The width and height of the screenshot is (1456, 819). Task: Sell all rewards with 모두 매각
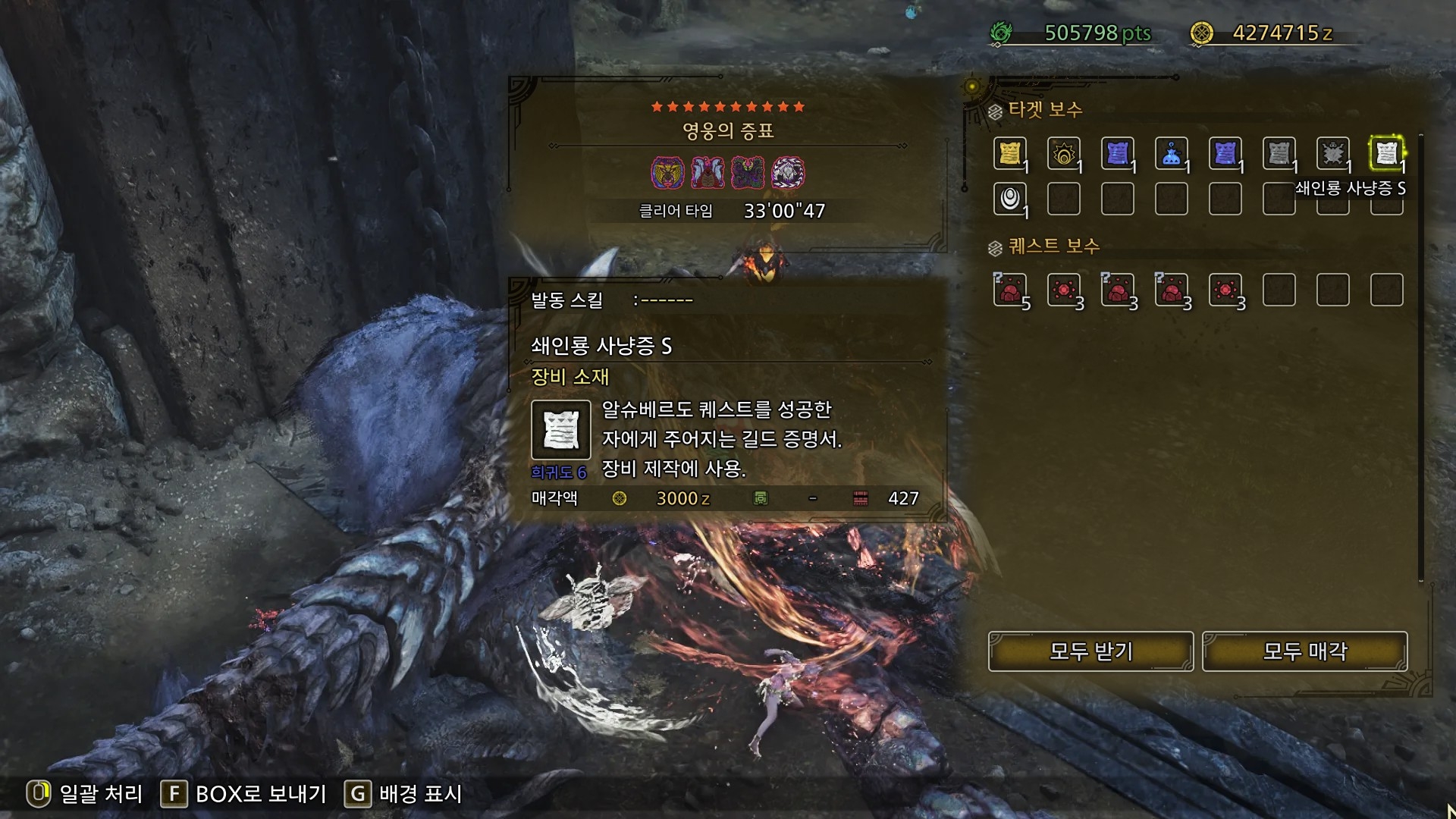pos(1304,651)
